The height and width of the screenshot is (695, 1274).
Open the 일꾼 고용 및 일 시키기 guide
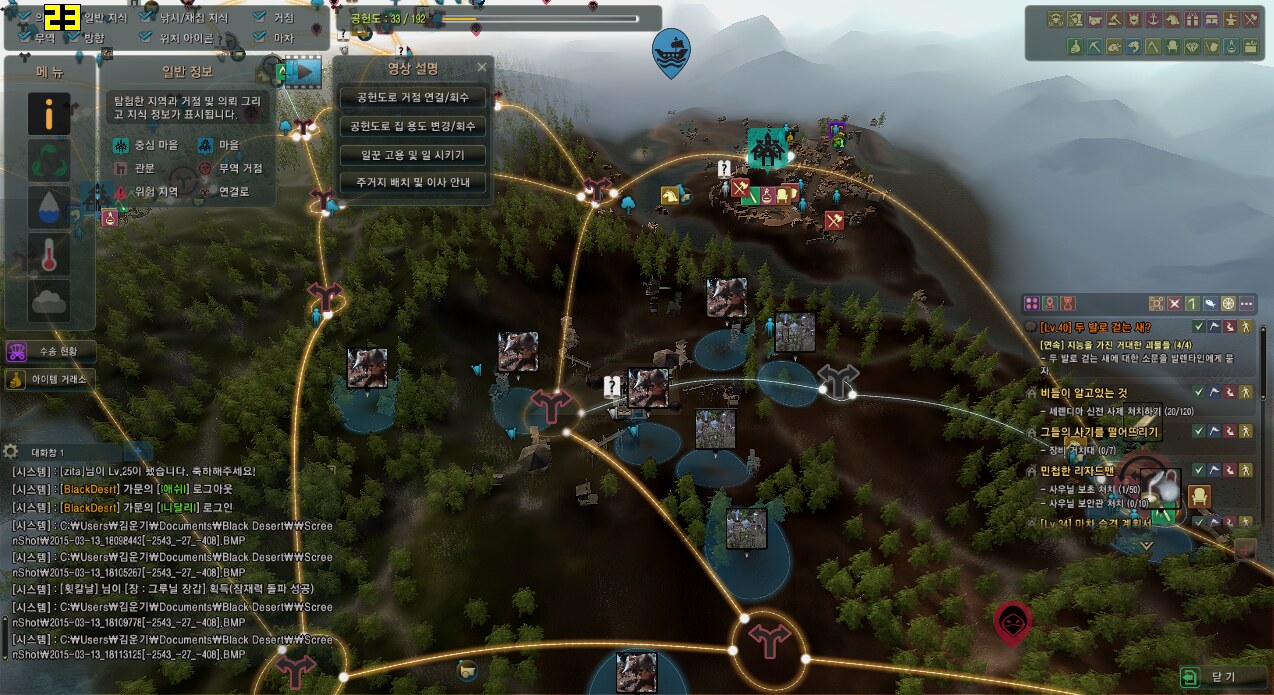(412, 155)
